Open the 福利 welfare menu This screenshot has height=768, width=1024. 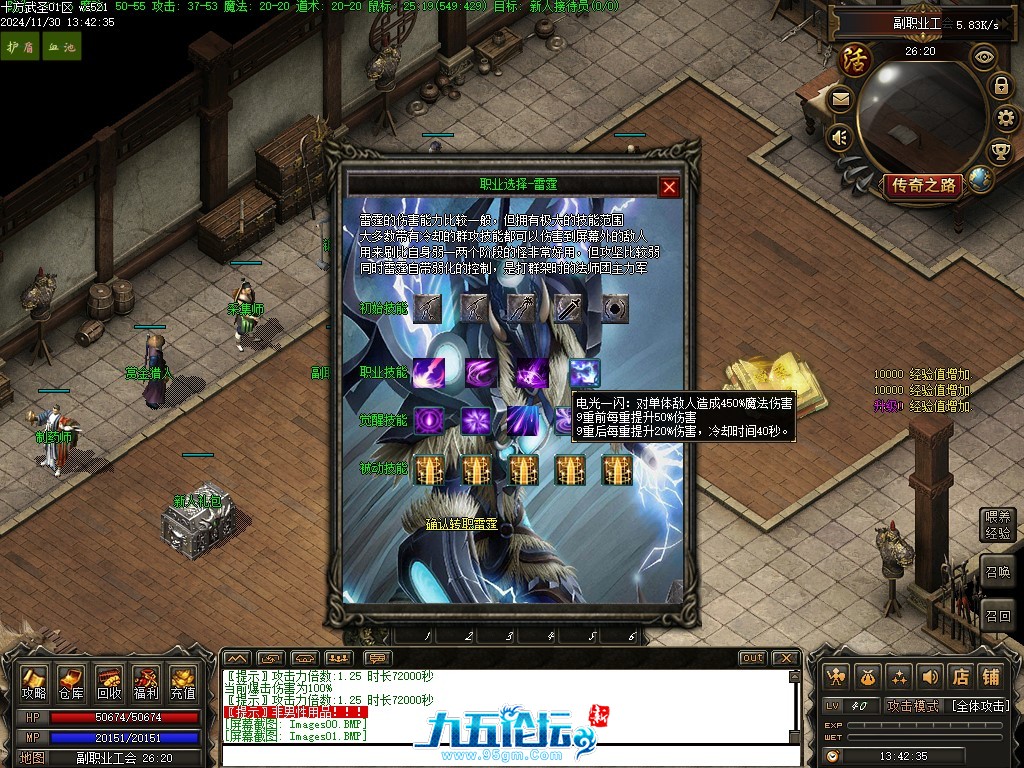[146, 682]
